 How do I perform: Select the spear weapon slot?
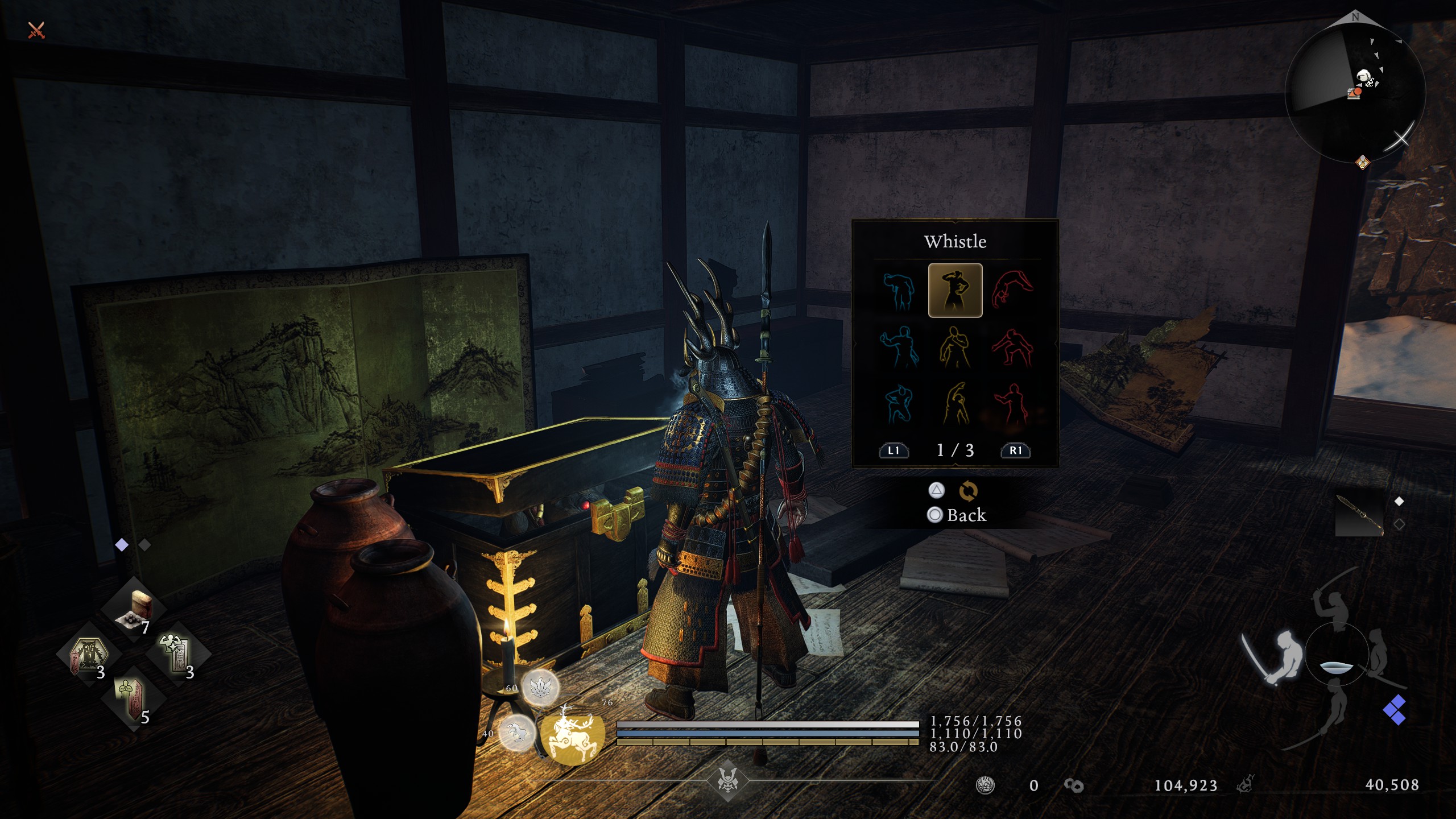[x=1360, y=515]
